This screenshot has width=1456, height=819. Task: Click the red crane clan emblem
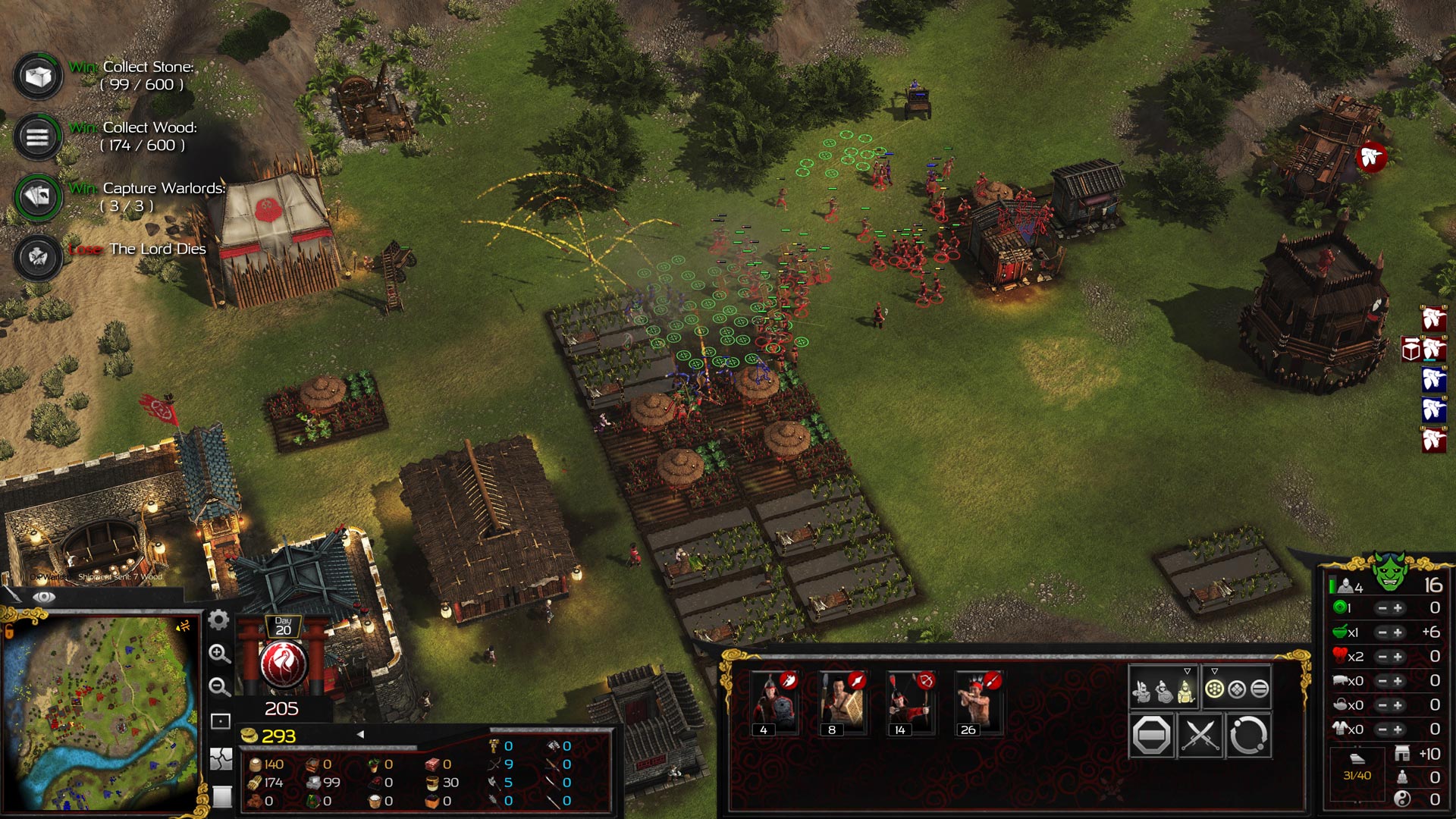point(283,663)
